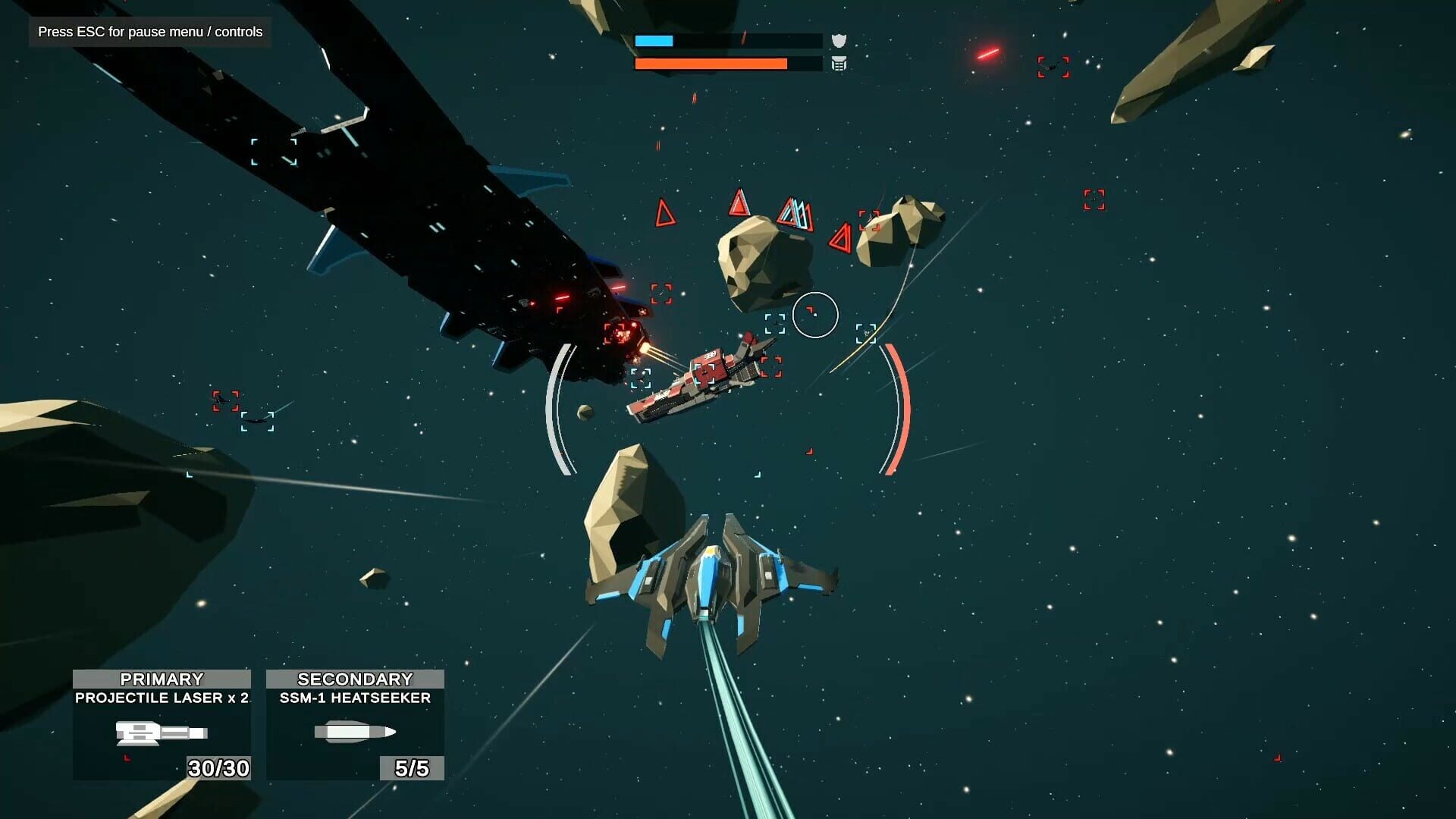Click the cyan target lock bracket near the asteroid
1456x819 pixels.
click(775, 325)
